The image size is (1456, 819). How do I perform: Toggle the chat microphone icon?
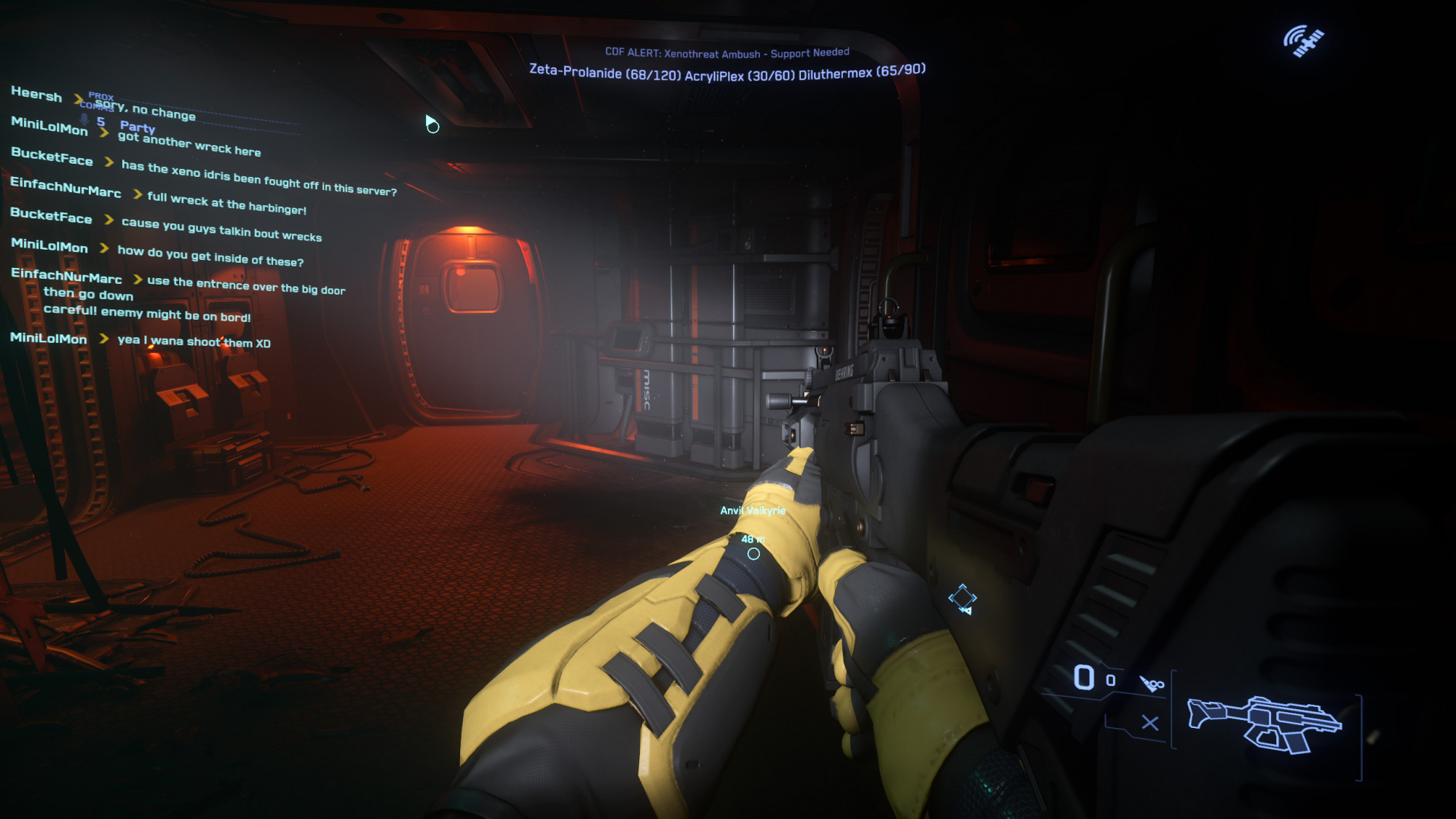[x=84, y=119]
